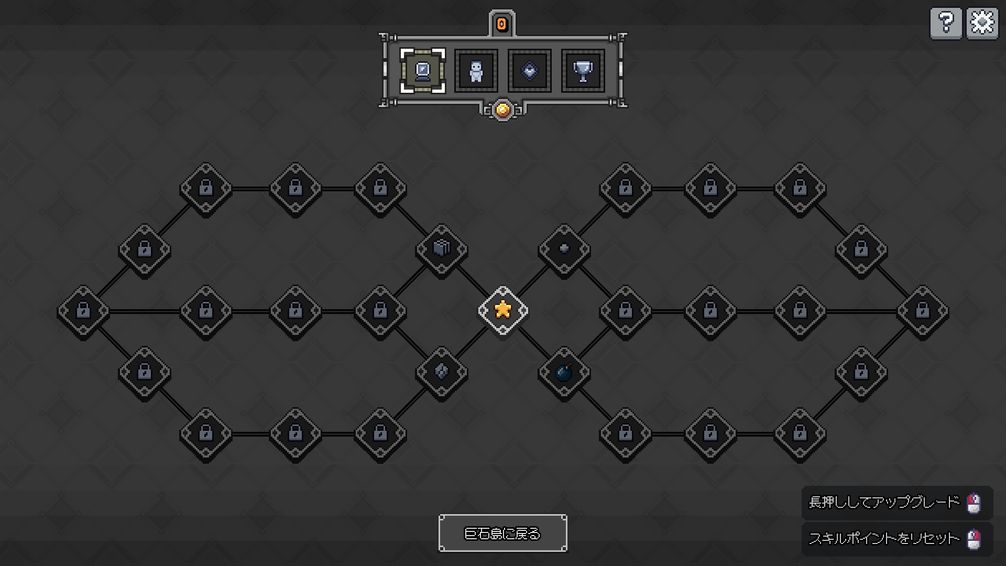
Task: Choose the crystal gem skill node
Action: pyautogui.click(x=442, y=372)
